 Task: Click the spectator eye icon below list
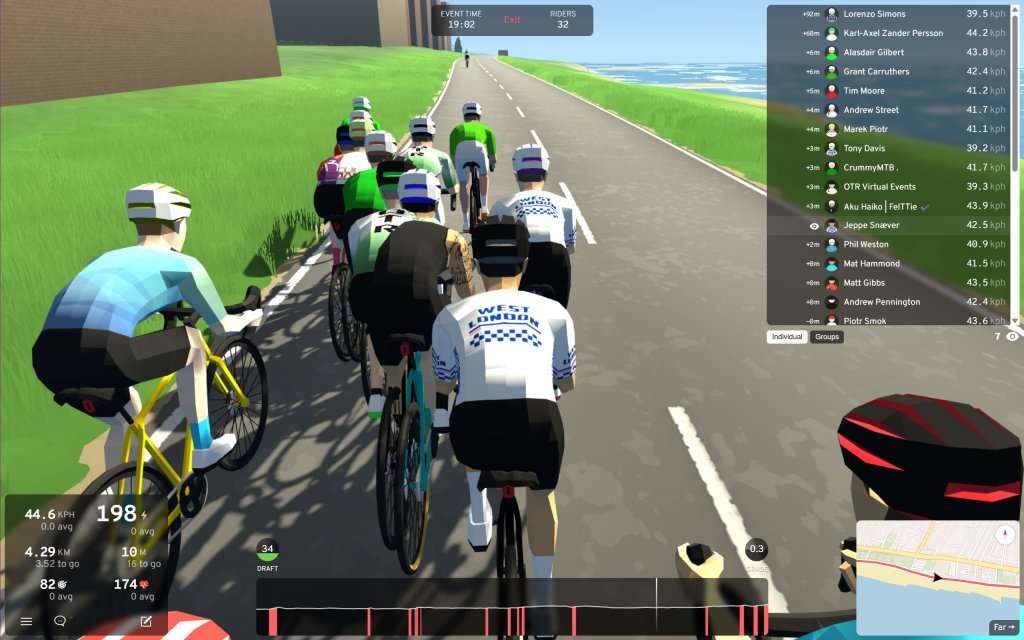[1012, 337]
